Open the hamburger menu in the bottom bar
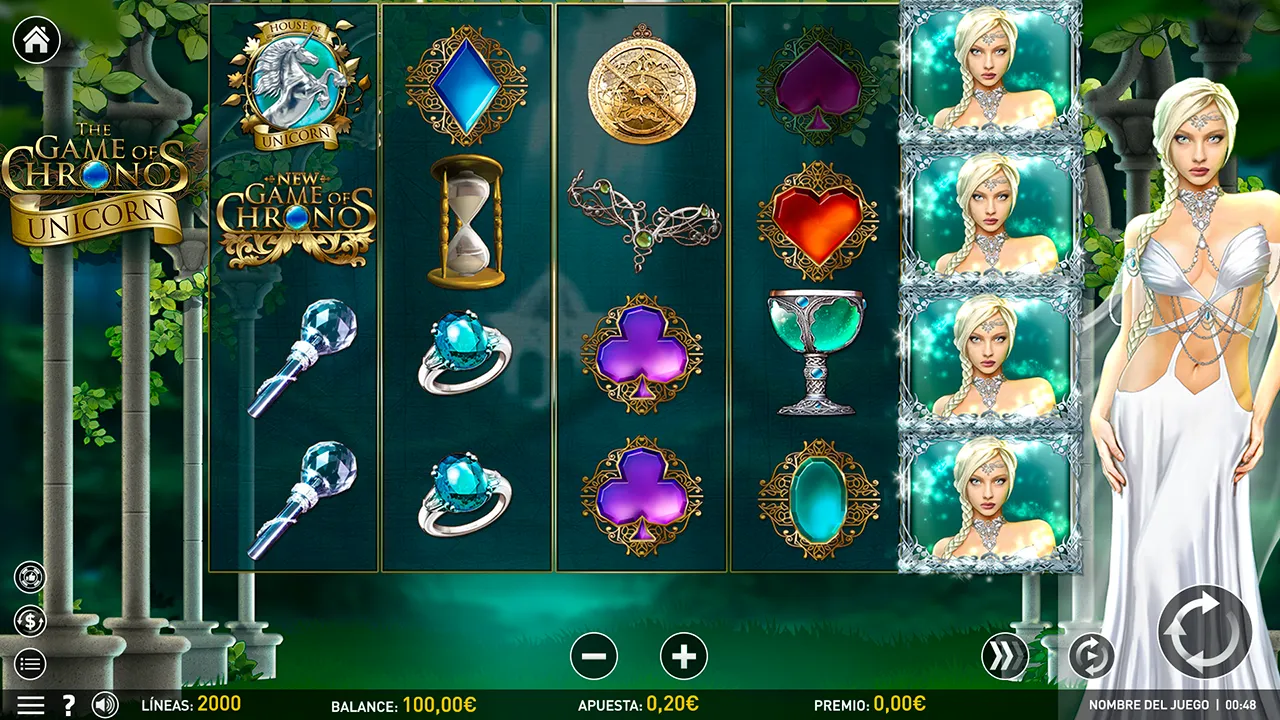Viewport: 1280px width, 720px height. tap(30, 705)
